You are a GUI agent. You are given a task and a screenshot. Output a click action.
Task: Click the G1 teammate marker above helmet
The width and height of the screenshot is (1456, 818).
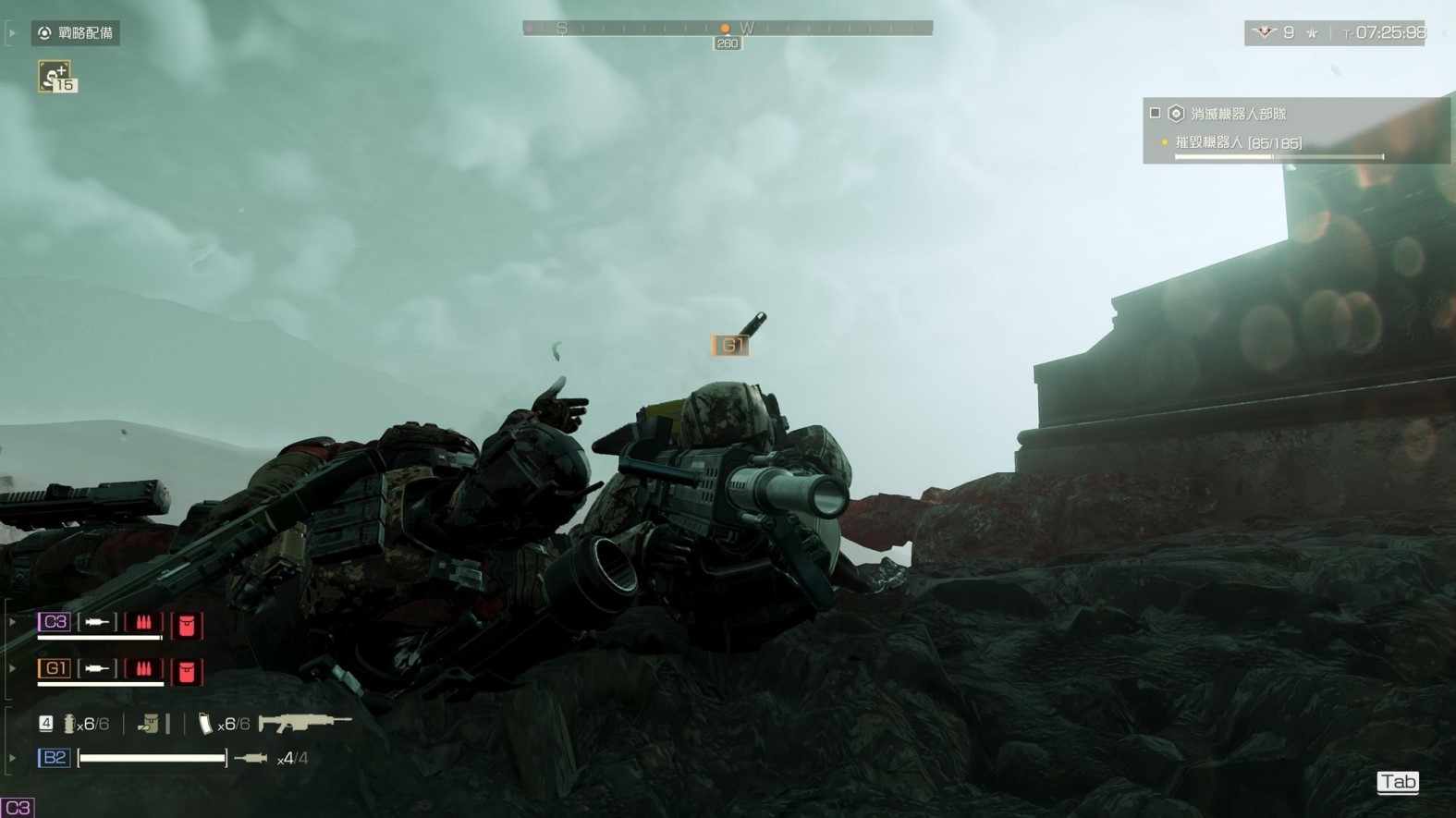tap(730, 346)
